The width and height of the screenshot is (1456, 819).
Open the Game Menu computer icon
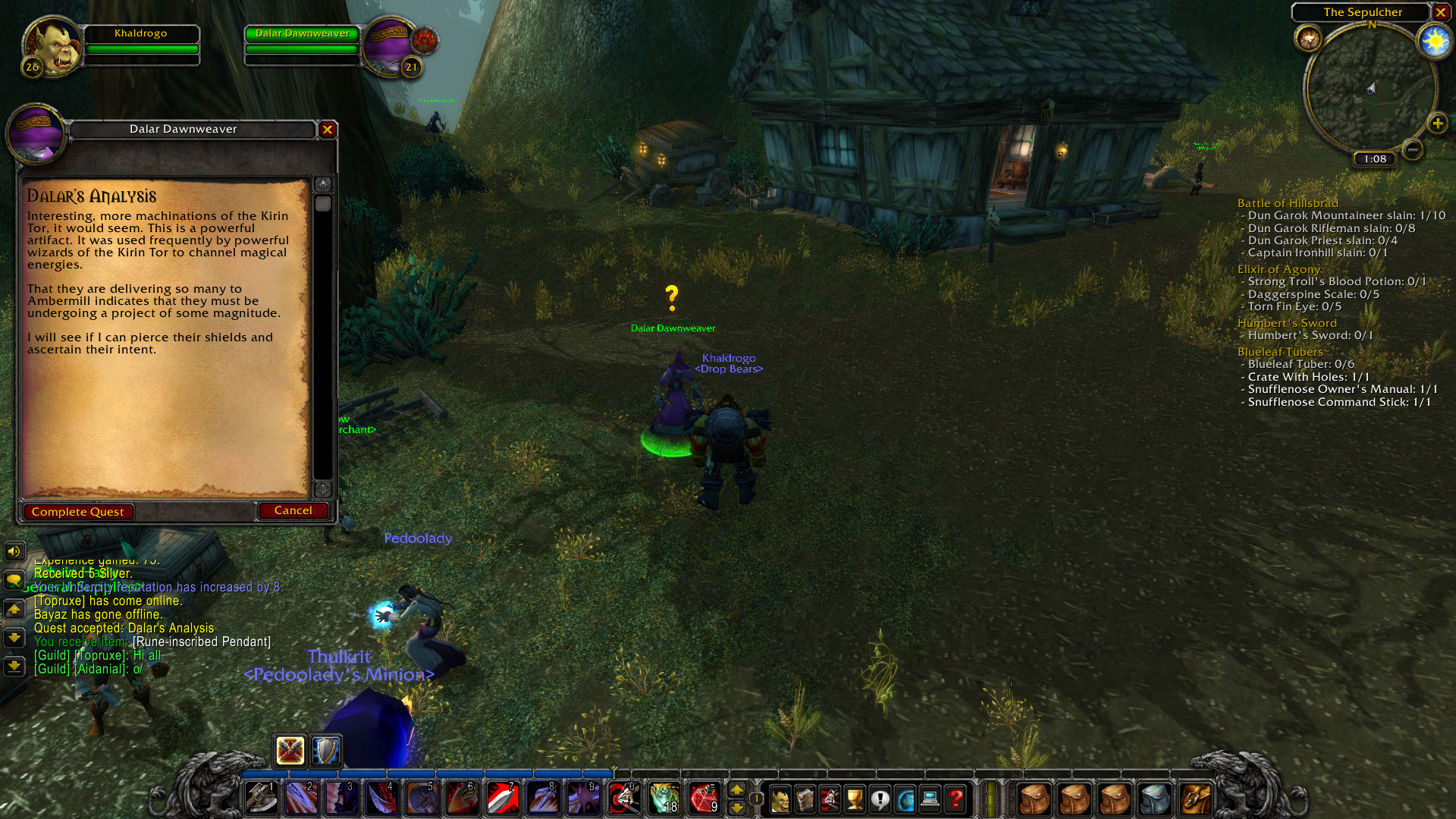[x=930, y=798]
